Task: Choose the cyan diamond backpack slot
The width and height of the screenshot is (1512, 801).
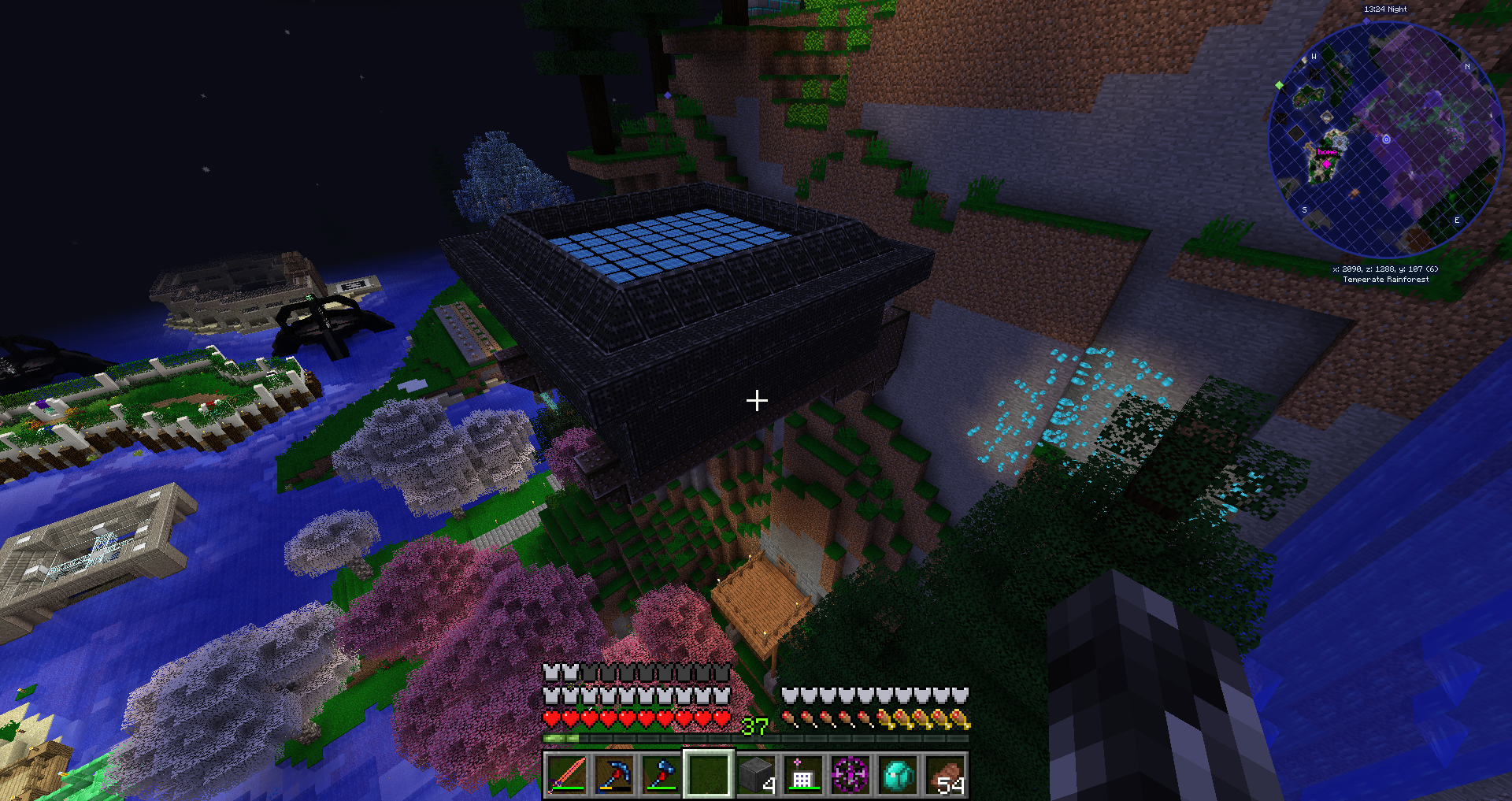Action: tap(898, 774)
